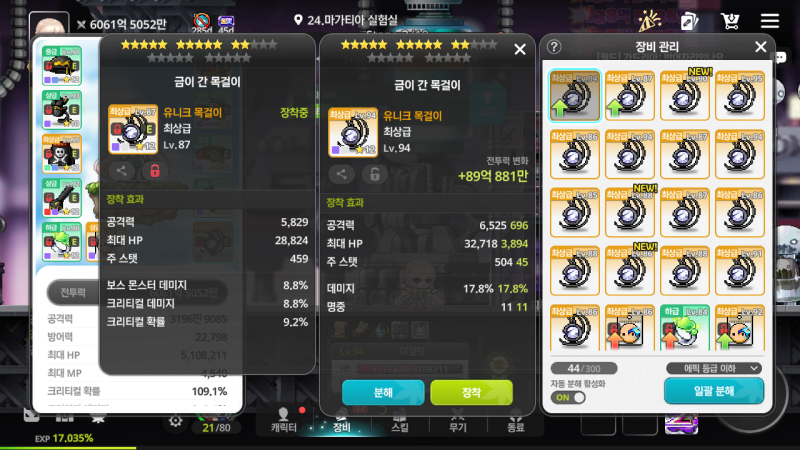Switch to the 스킬 skill tab
Viewport: 800px width, 450px height.
click(399, 420)
